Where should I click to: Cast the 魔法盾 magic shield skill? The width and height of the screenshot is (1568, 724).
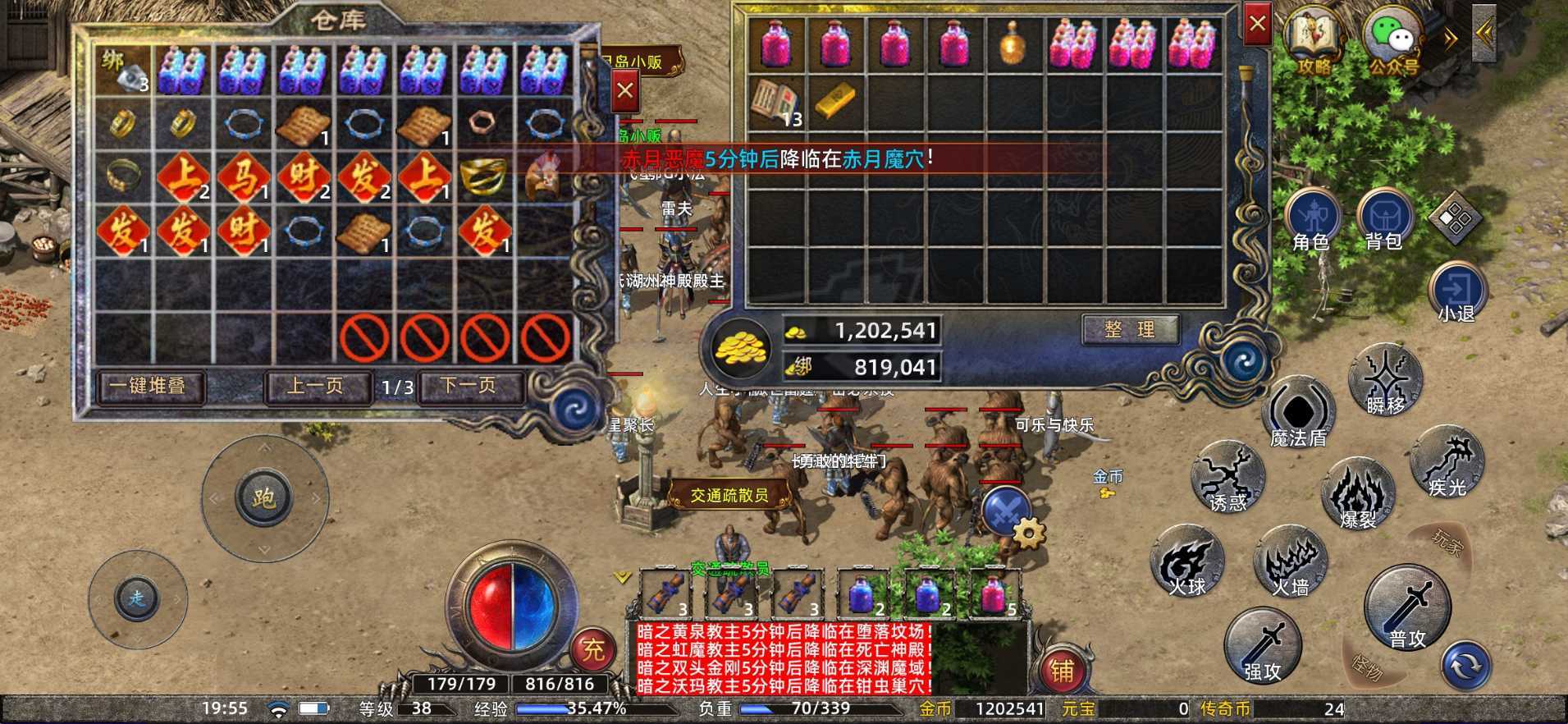coord(1300,413)
